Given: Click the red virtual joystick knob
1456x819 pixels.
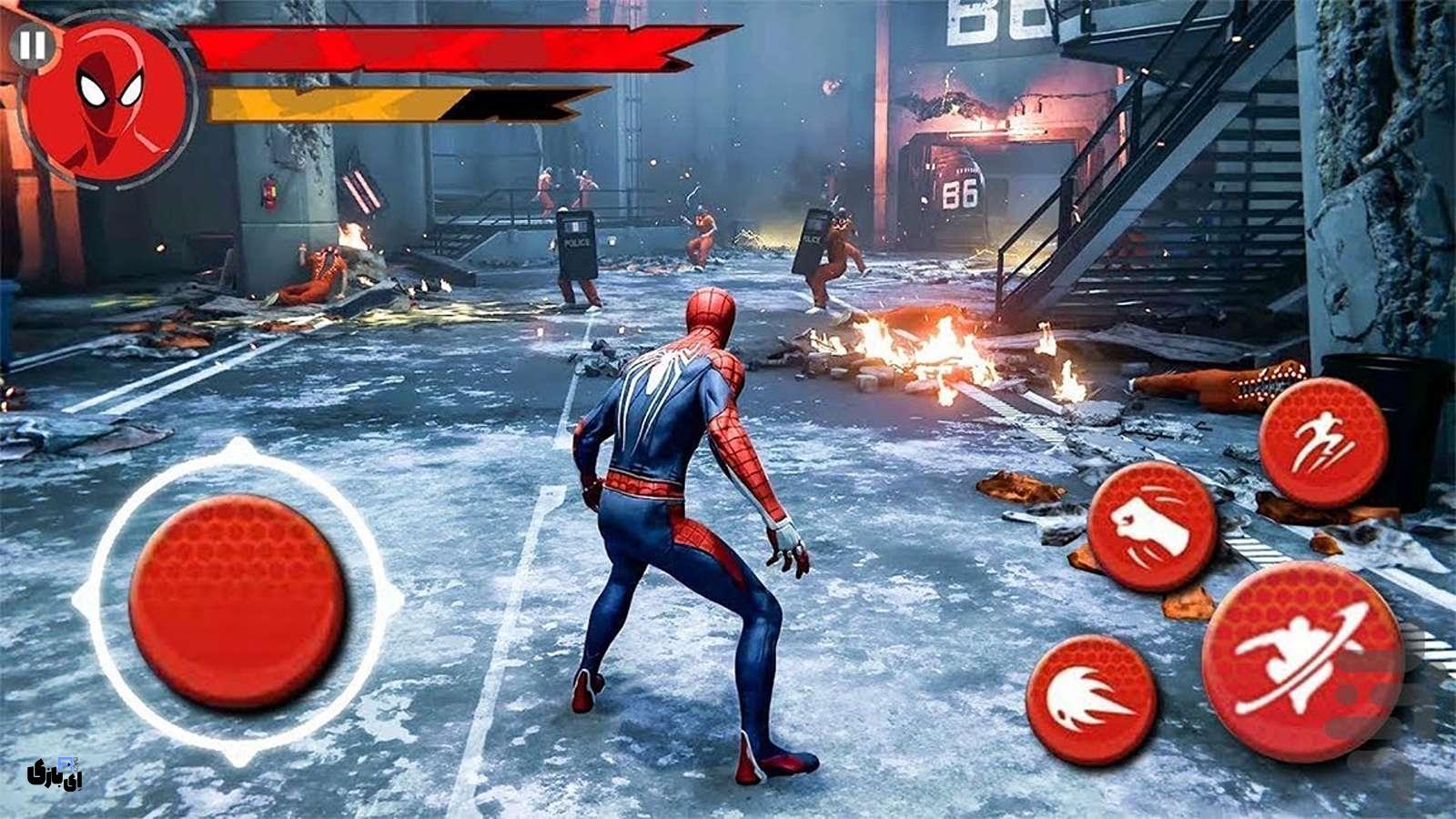Looking at the screenshot, I should pyautogui.click(x=238, y=602).
